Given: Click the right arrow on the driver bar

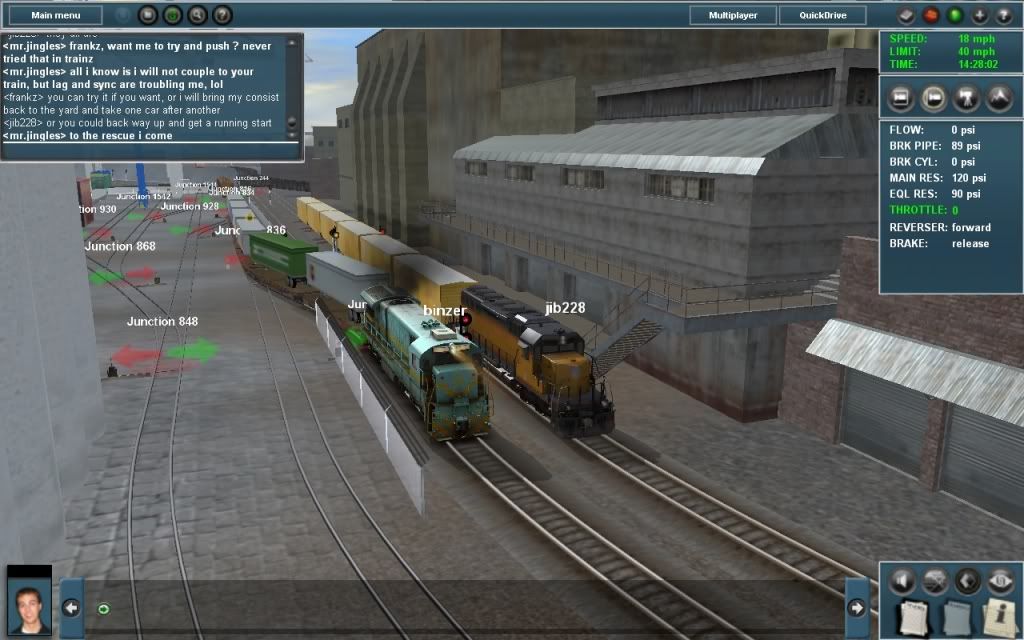Looking at the screenshot, I should [x=857, y=607].
